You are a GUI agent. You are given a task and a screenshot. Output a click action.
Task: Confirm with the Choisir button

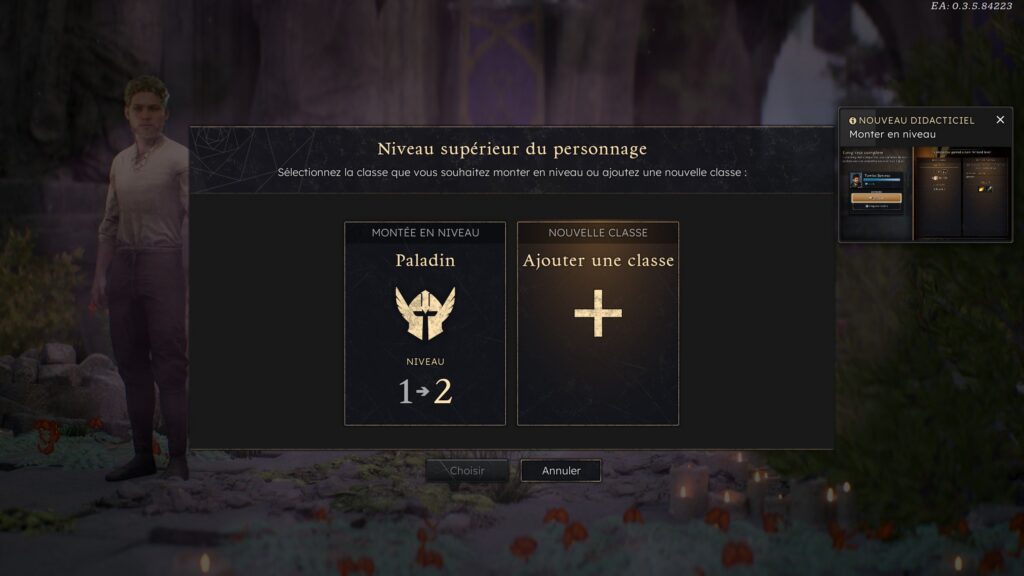point(467,471)
